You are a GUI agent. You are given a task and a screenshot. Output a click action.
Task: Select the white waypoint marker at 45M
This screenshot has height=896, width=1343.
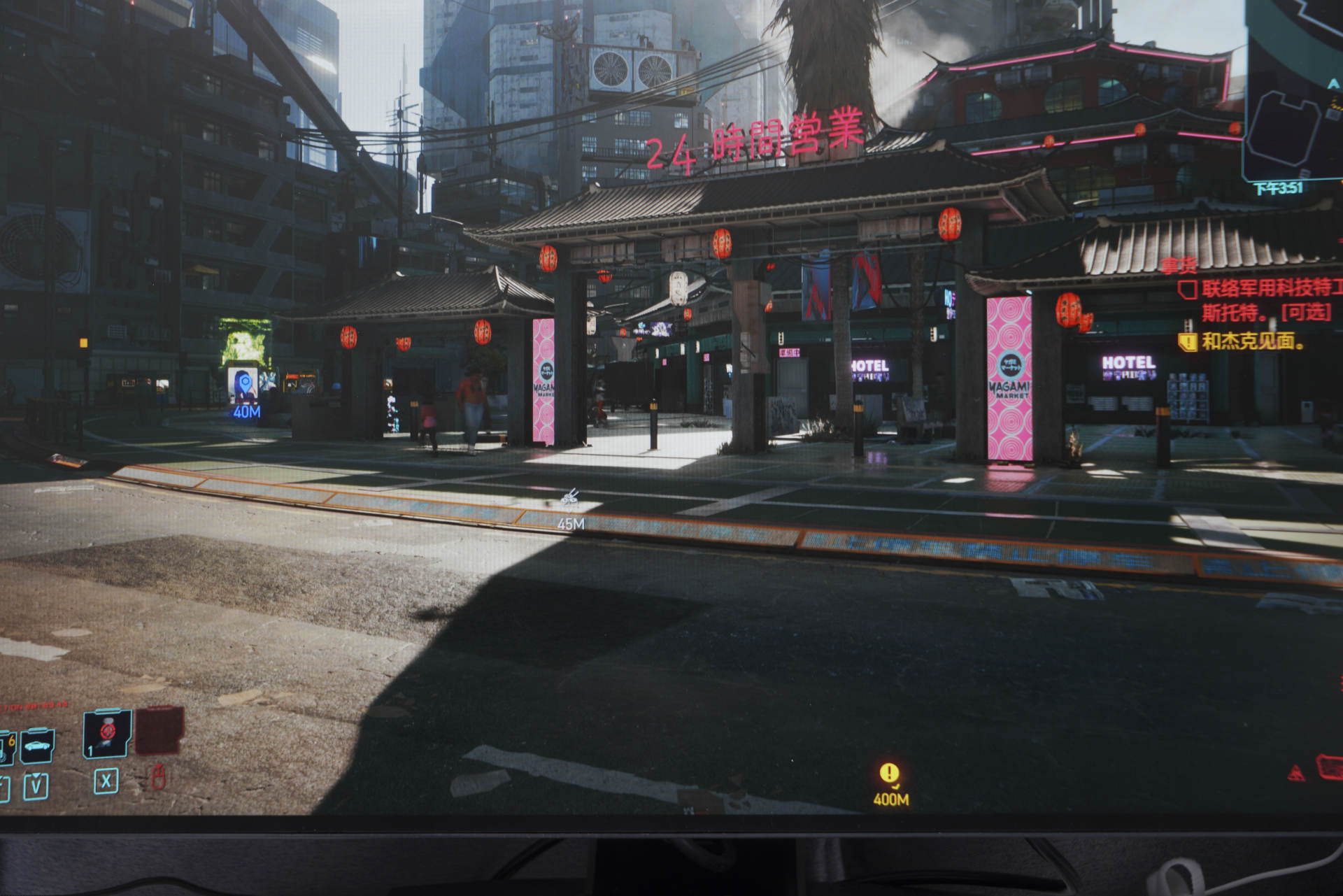570,498
